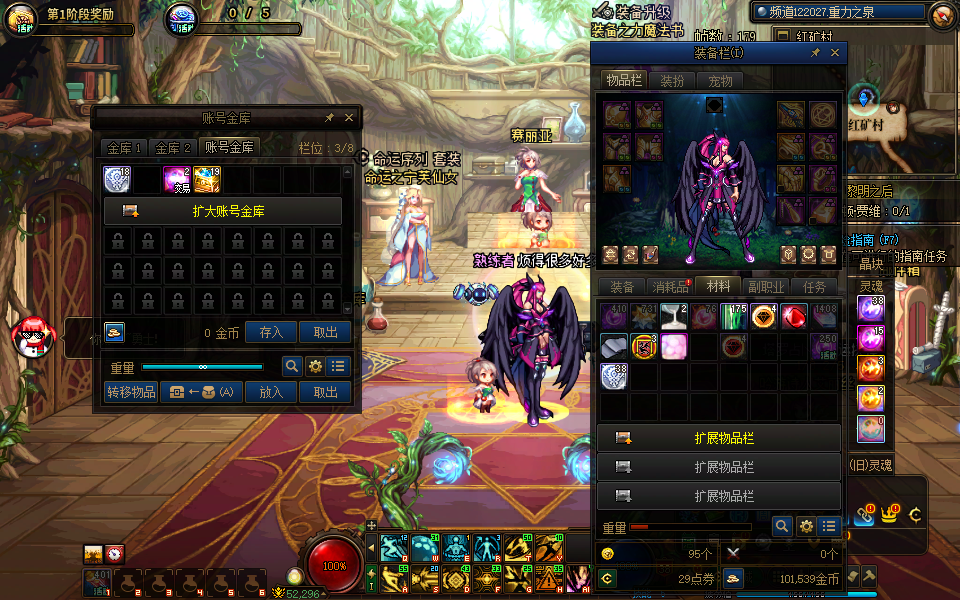Pick the hourglass item in inventory
Viewport: 960px width, 600px height.
[x=674, y=317]
